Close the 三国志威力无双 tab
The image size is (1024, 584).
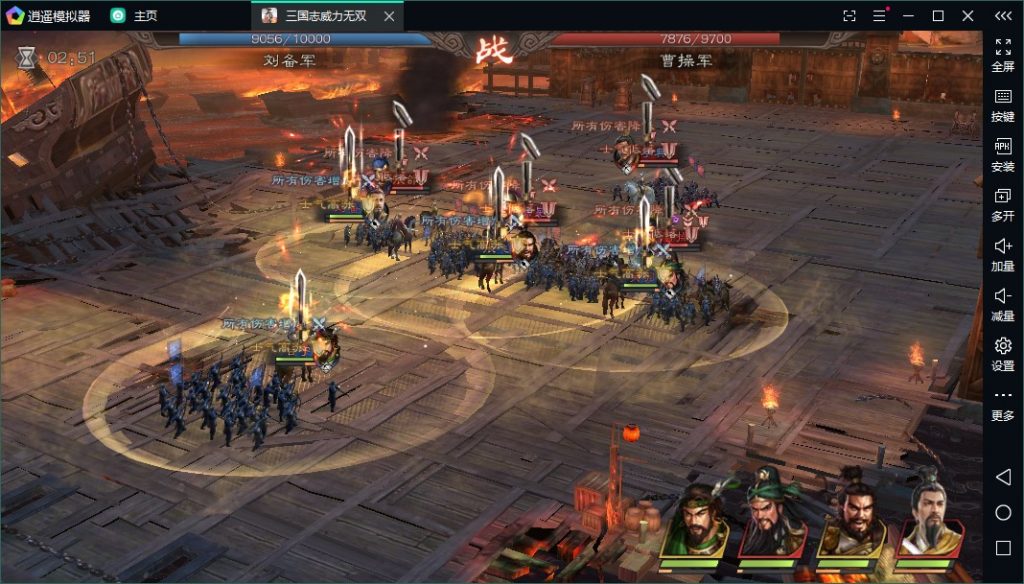pyautogui.click(x=390, y=16)
